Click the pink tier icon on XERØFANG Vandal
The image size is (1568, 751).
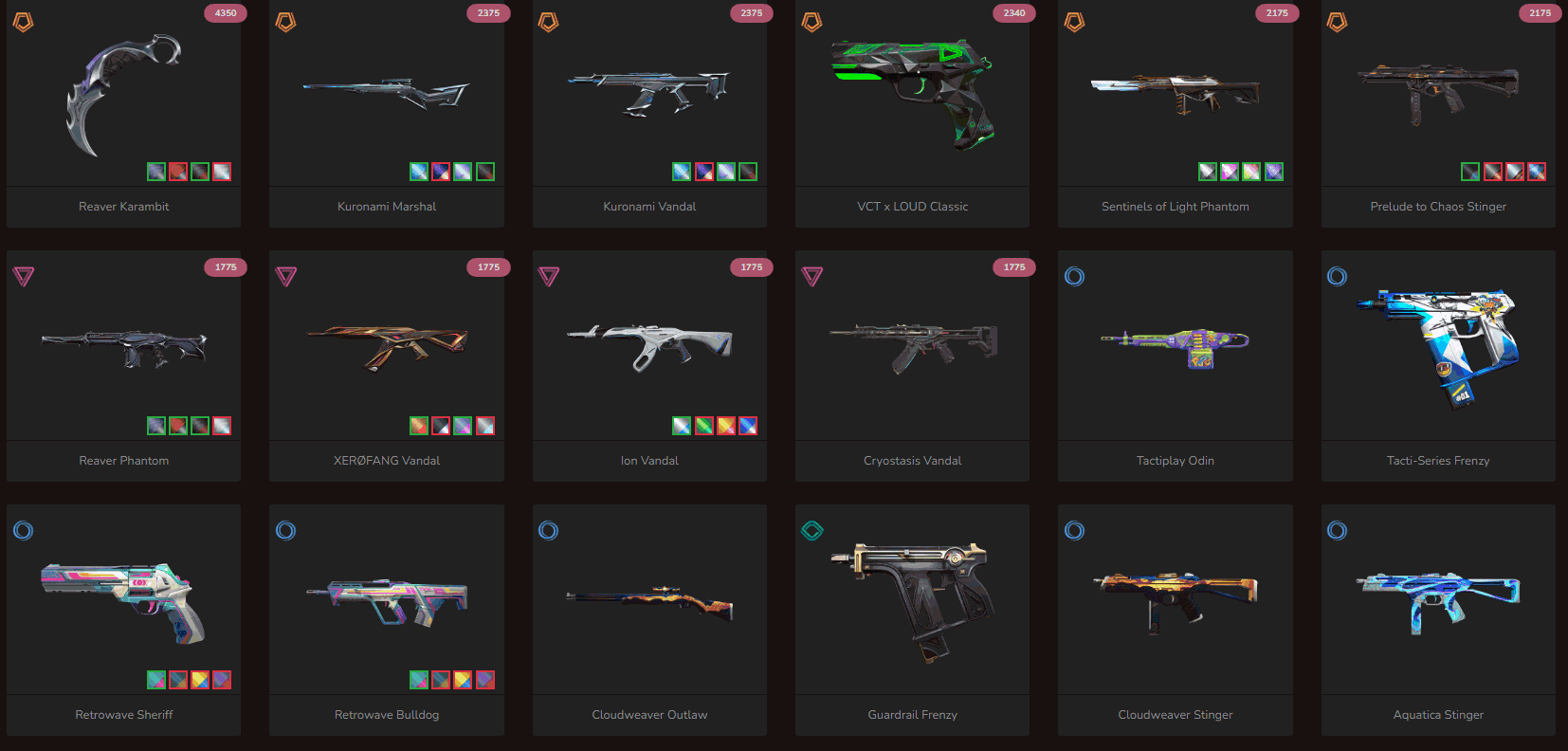(286, 276)
